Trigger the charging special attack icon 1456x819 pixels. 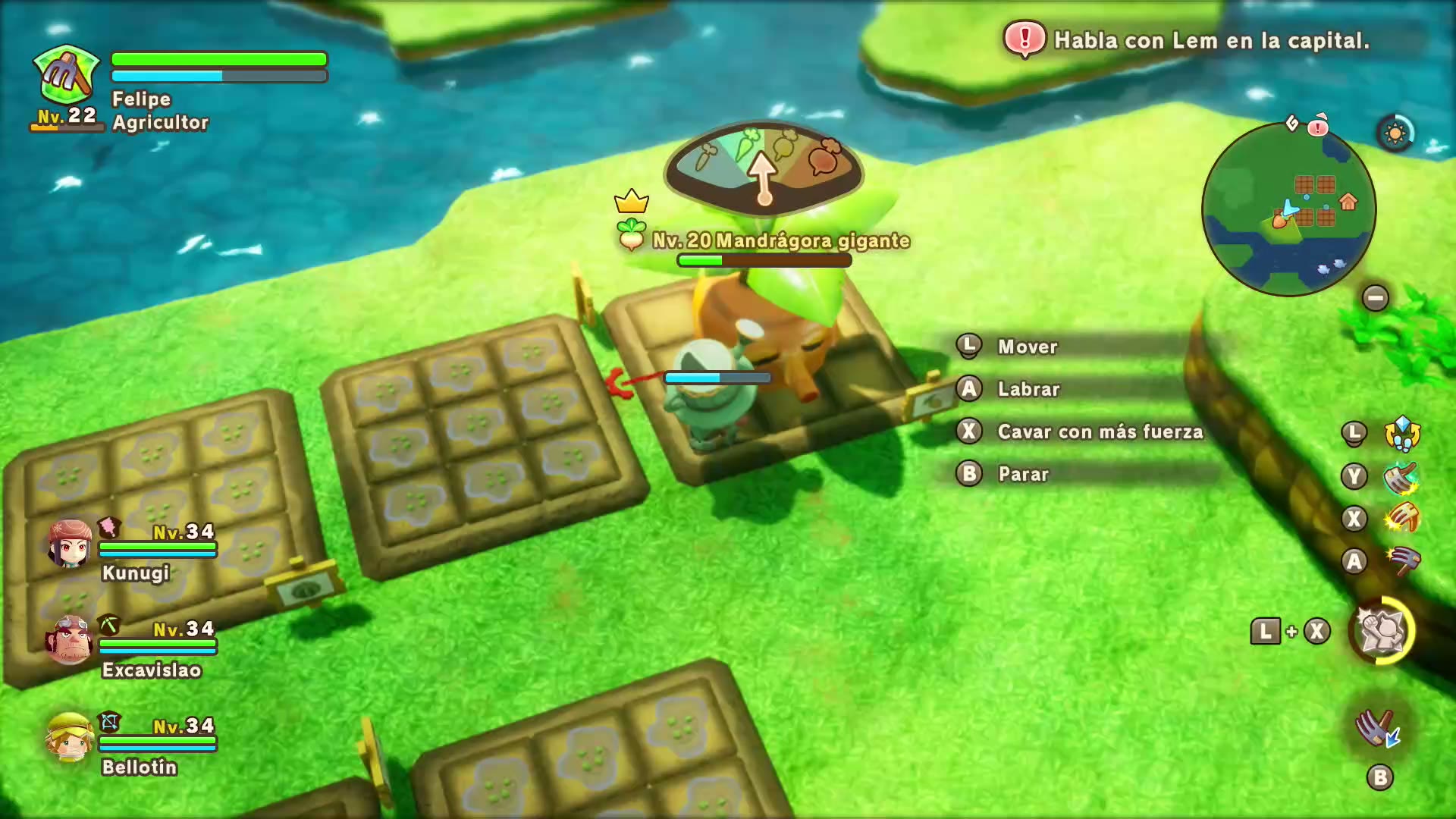(x=1381, y=631)
